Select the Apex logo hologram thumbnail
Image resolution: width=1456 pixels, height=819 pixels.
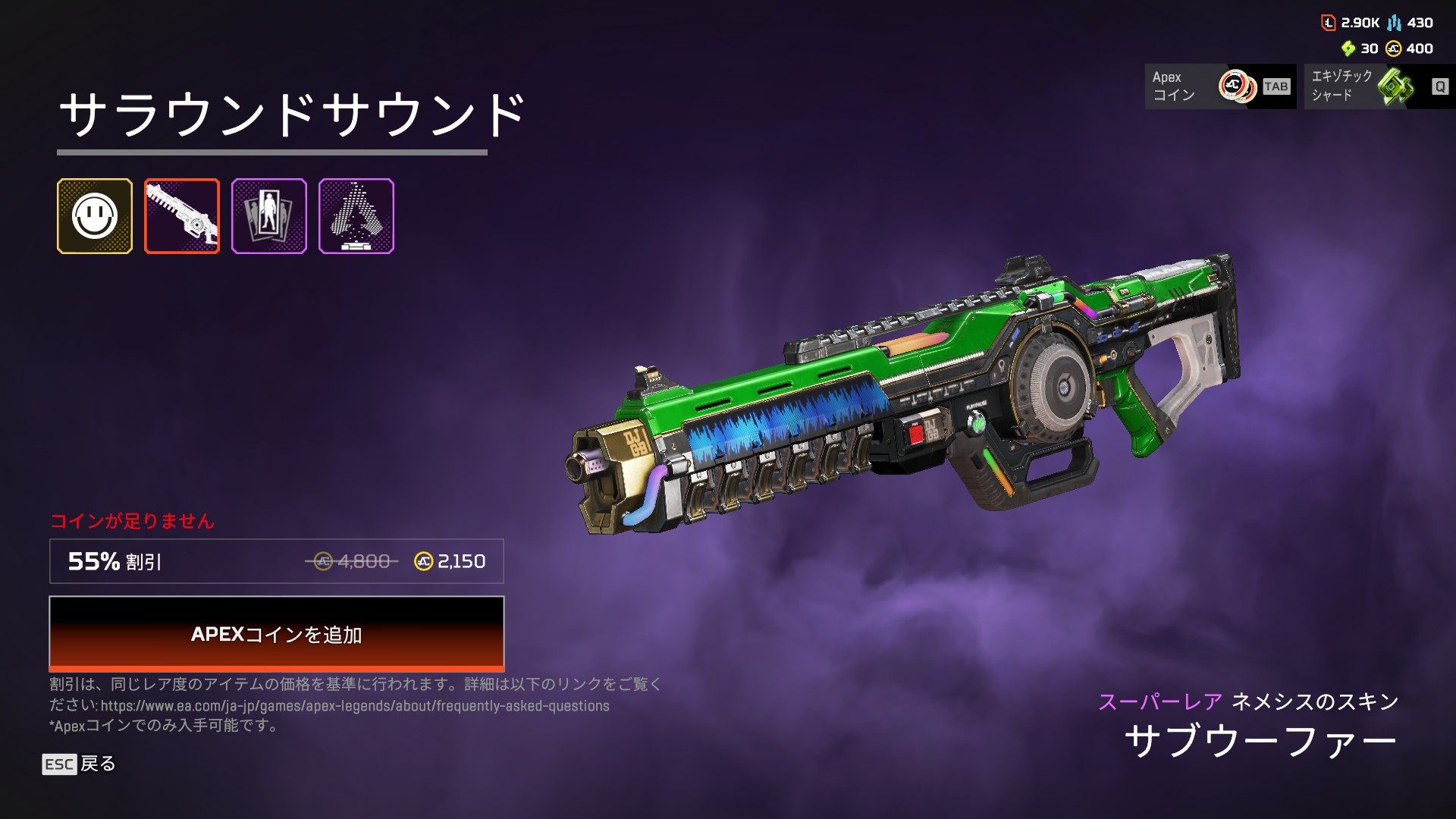tap(356, 216)
